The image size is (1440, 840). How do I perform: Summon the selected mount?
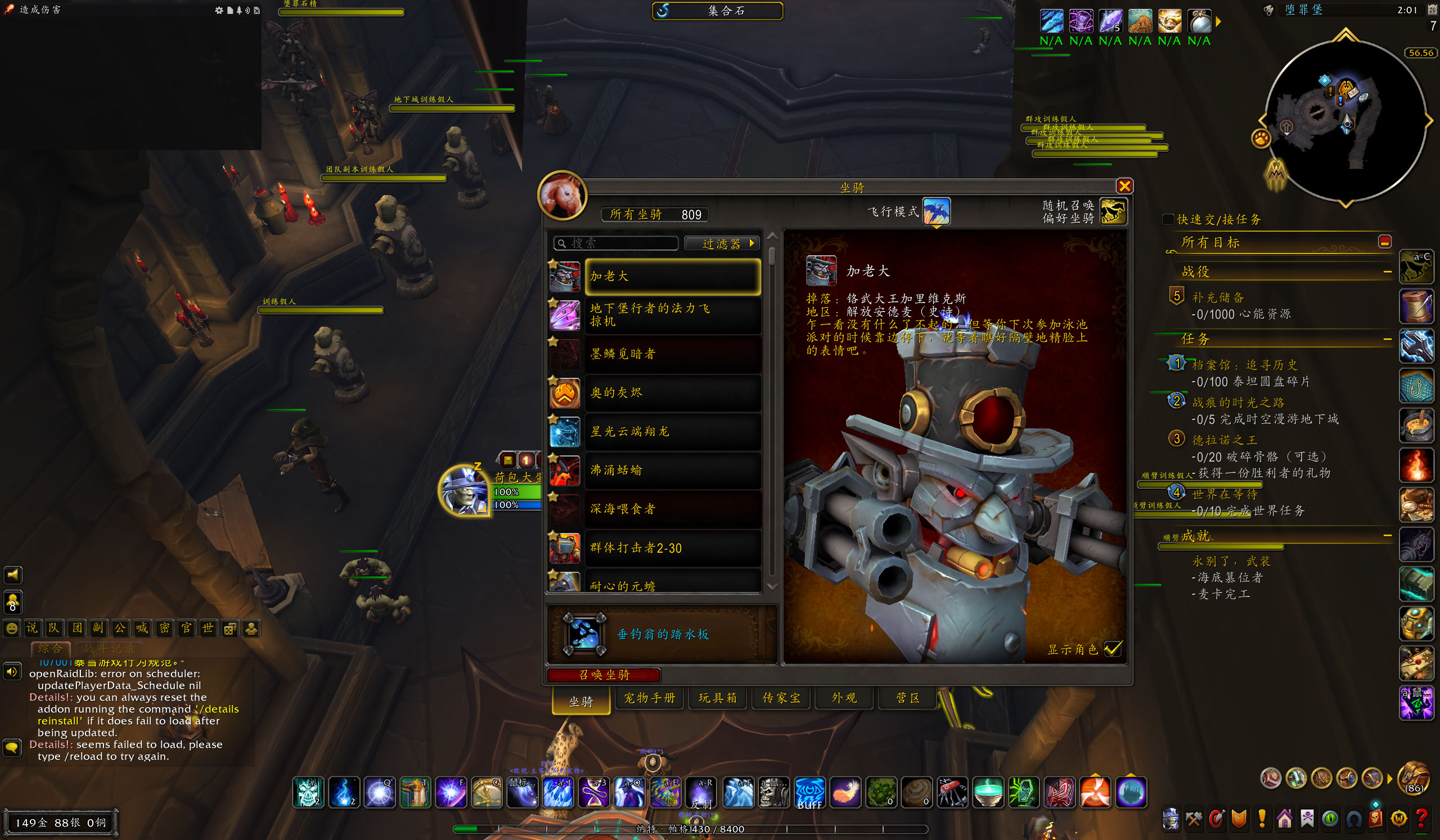[x=604, y=675]
